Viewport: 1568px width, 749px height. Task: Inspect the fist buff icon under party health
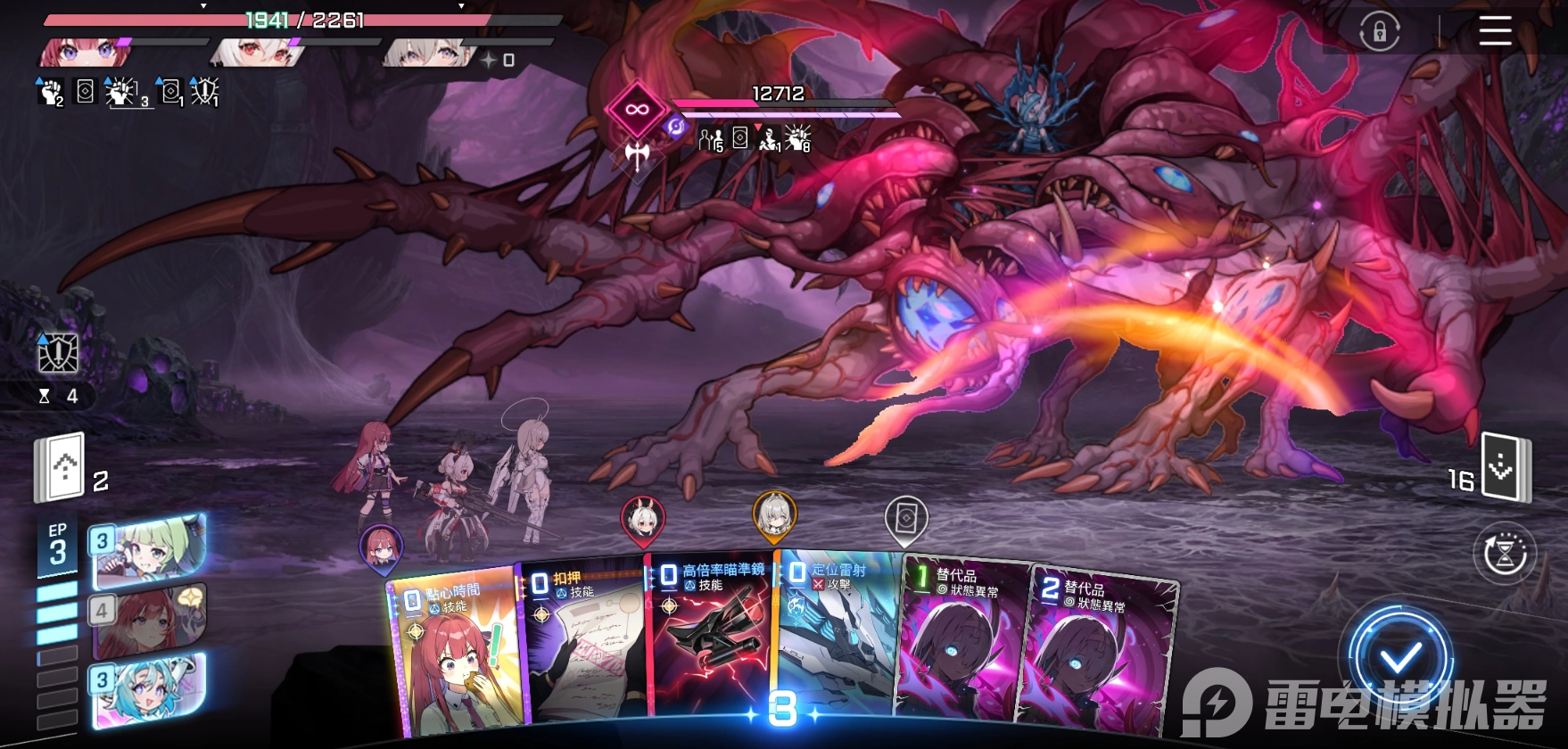pos(51,91)
